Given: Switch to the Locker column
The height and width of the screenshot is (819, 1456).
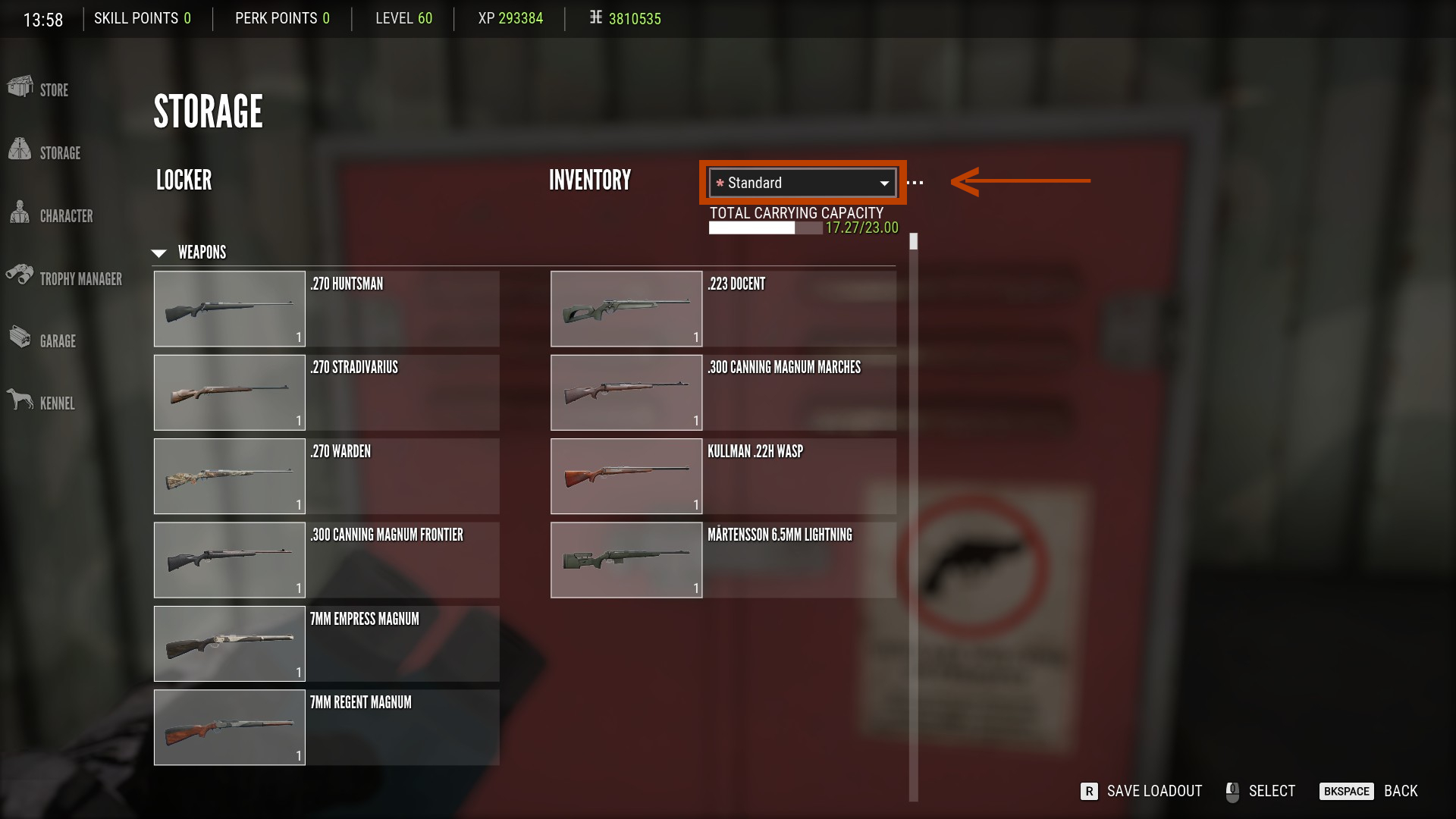Looking at the screenshot, I should (183, 180).
